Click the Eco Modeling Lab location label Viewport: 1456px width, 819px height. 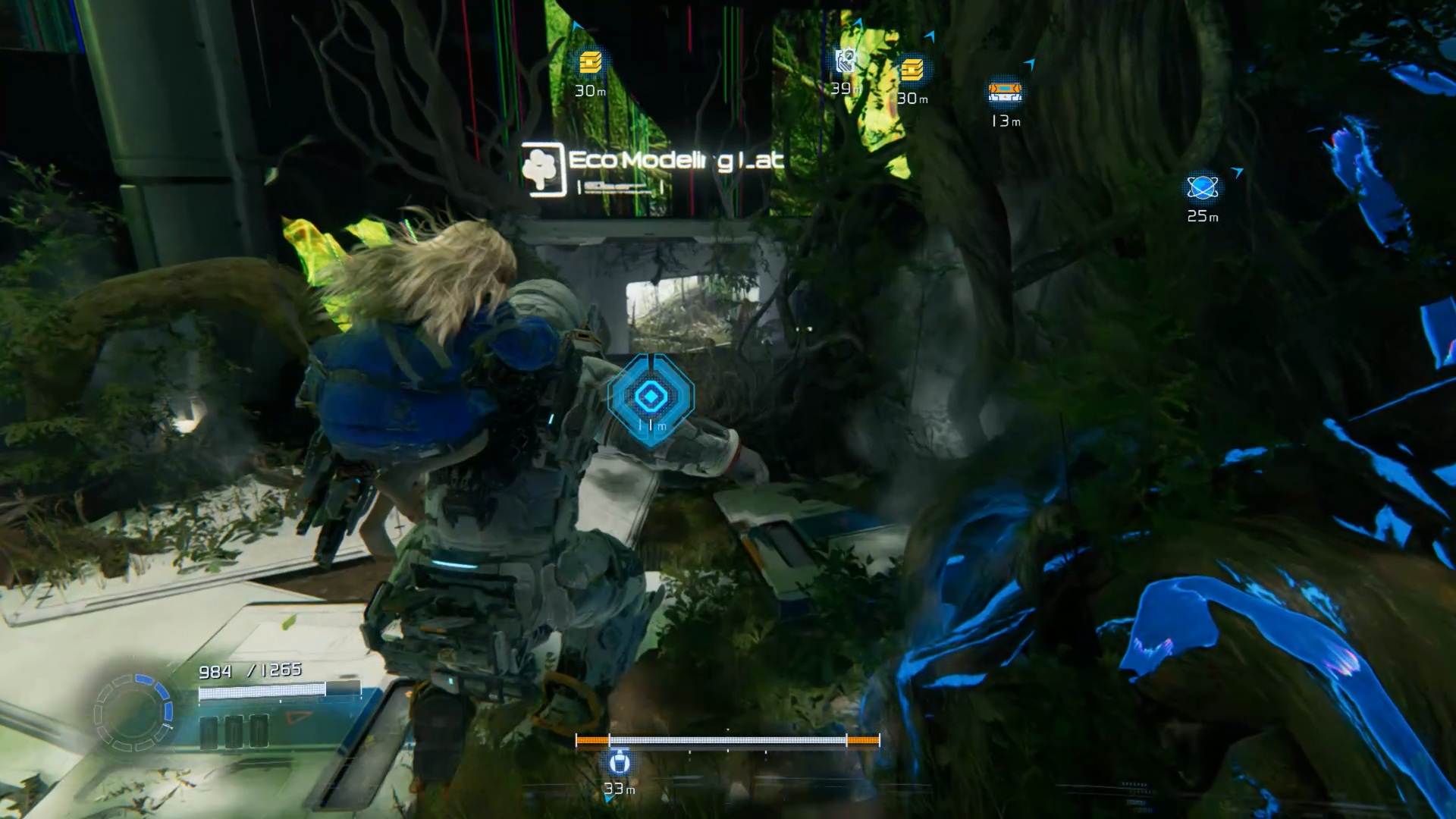coord(652,168)
